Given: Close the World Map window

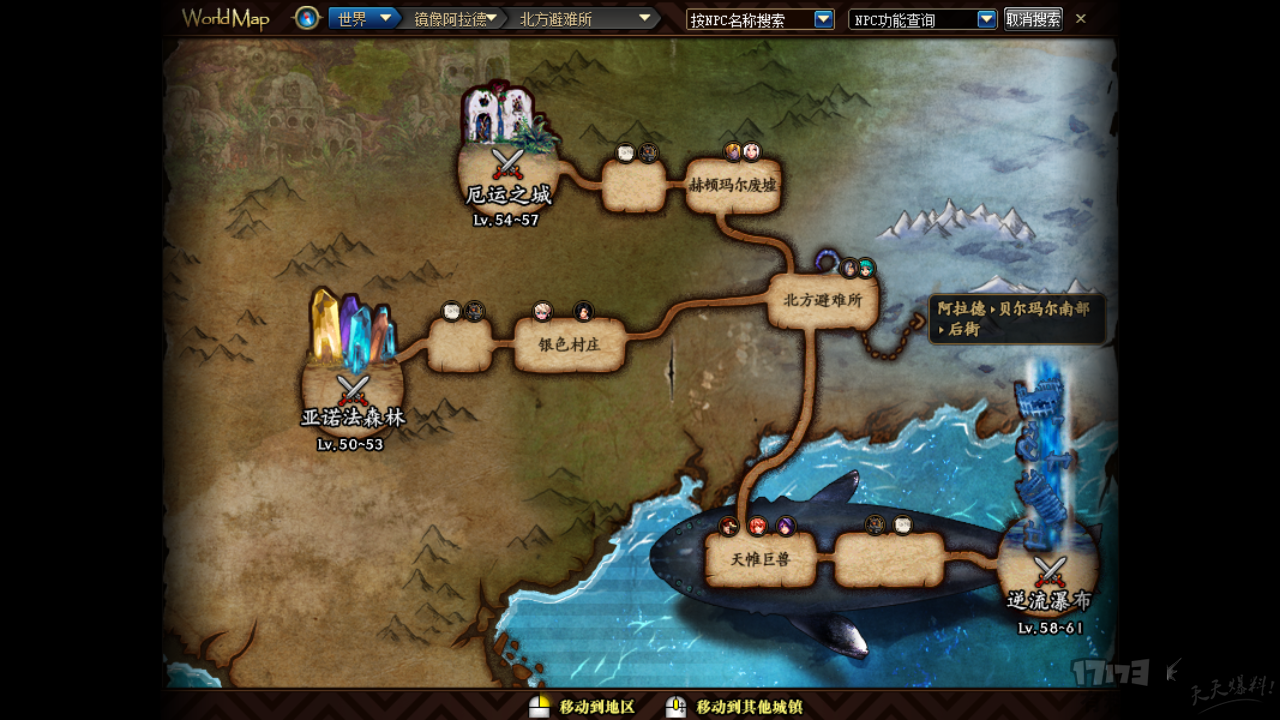Looking at the screenshot, I should [1081, 18].
